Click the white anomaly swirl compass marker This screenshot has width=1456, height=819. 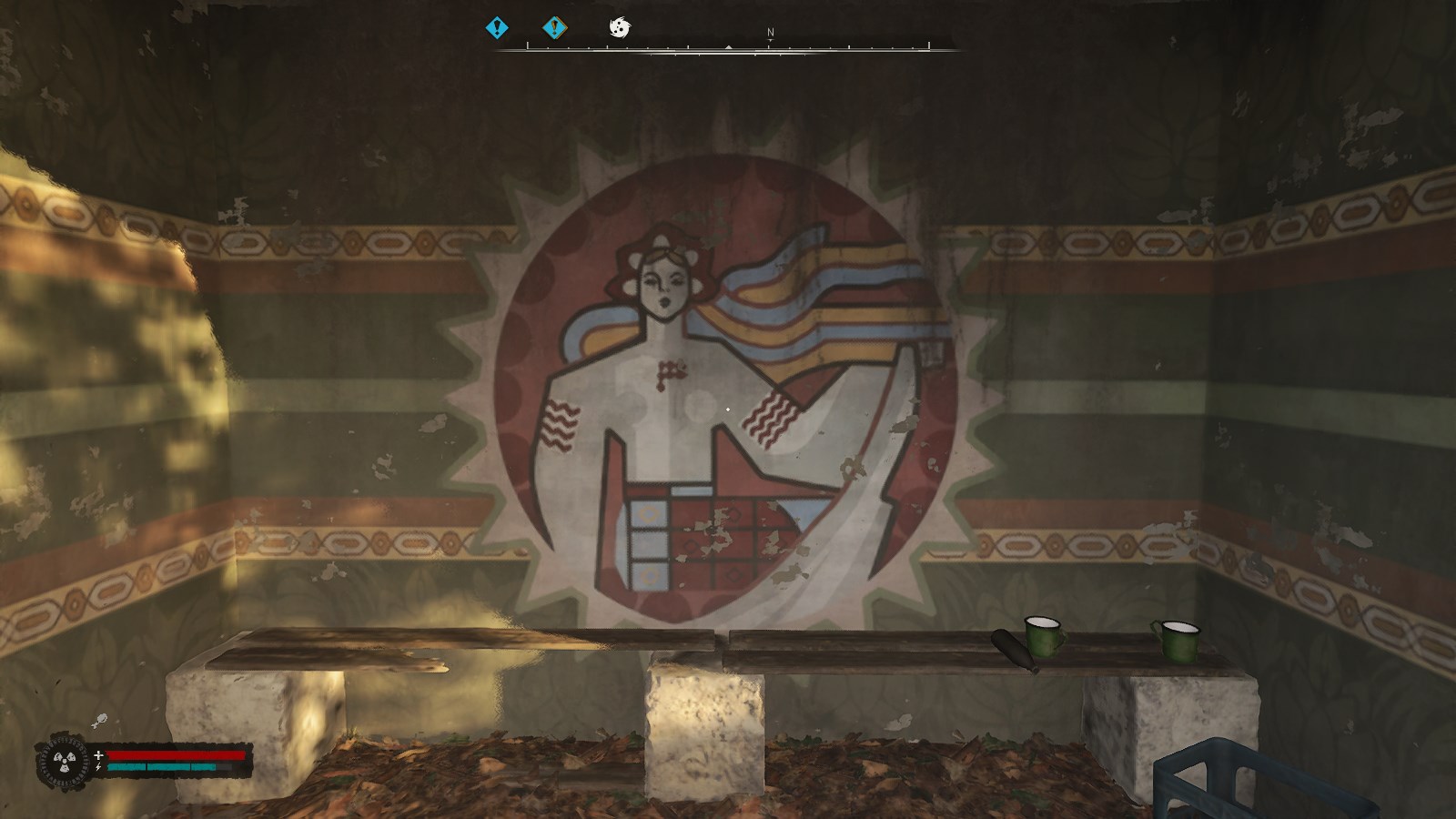[619, 28]
